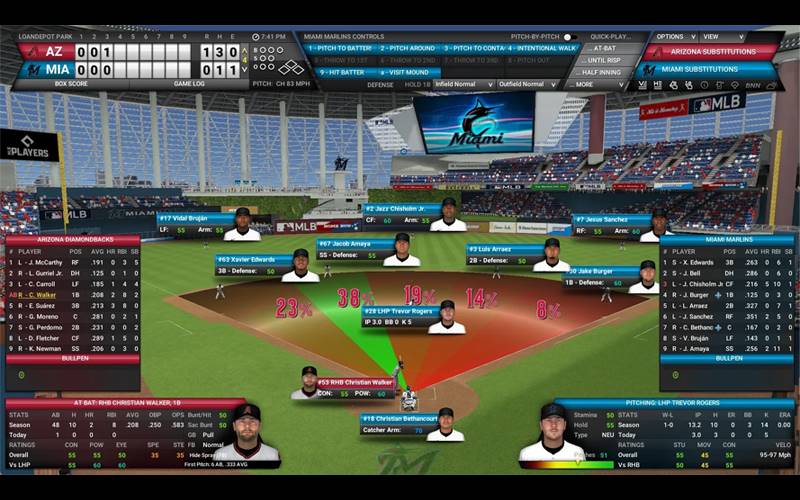The image size is (800, 500).
Task: Quick-play to end of At-Bat
Action: click(x=603, y=48)
